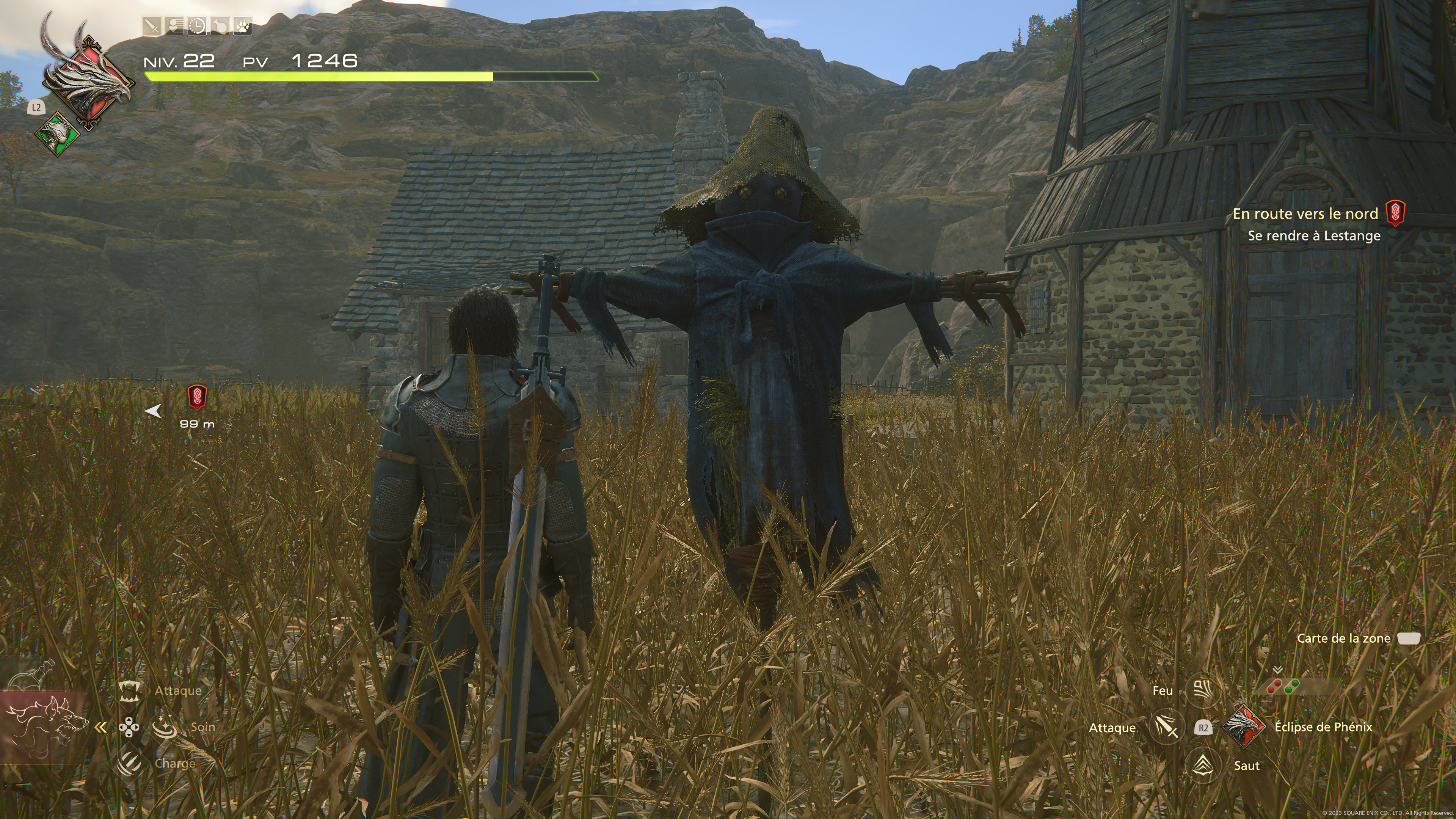
Task: Use Torgal's Soin healing command
Action: click(x=165, y=727)
